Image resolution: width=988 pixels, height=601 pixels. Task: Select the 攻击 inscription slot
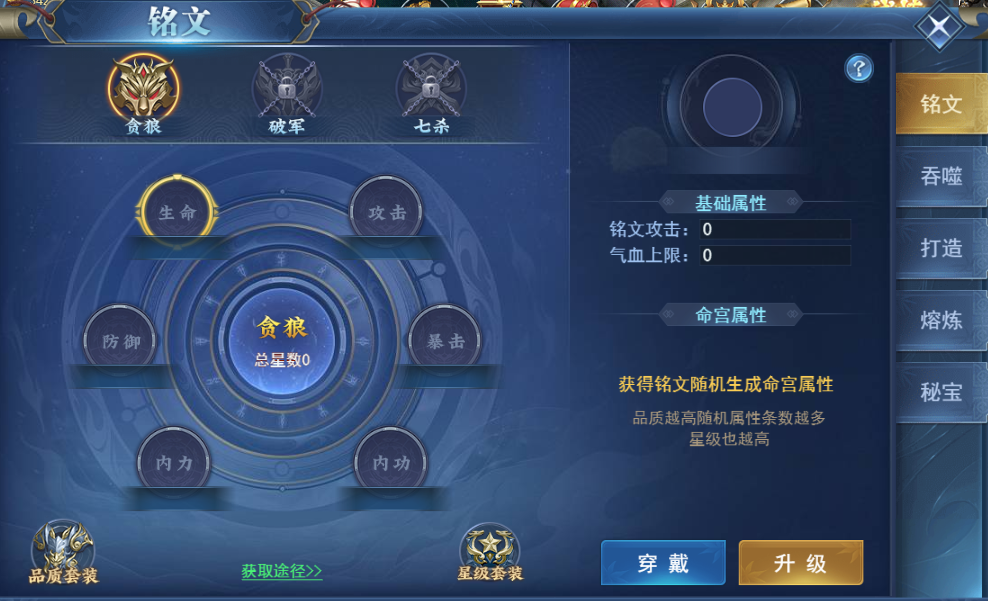pos(387,212)
